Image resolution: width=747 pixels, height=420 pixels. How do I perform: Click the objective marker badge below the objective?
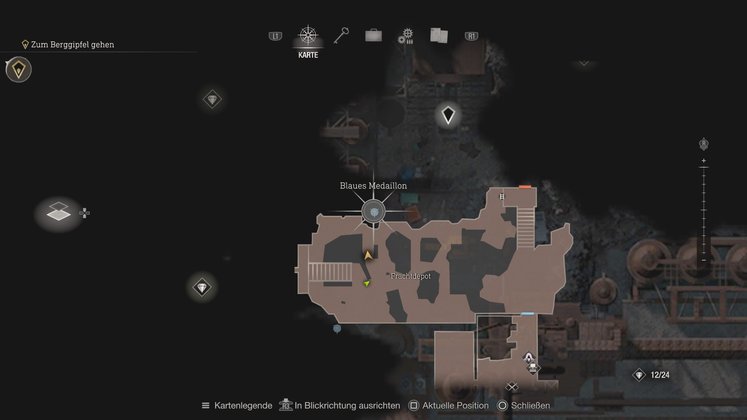tap(18, 69)
